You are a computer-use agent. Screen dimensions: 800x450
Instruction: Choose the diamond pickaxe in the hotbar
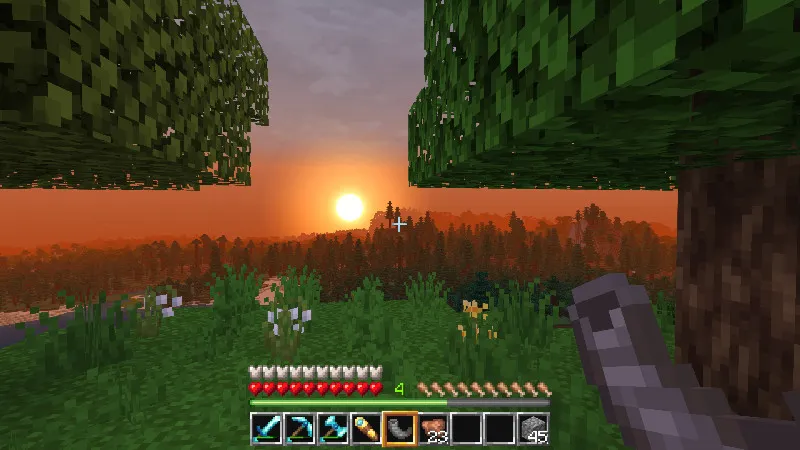298,429
